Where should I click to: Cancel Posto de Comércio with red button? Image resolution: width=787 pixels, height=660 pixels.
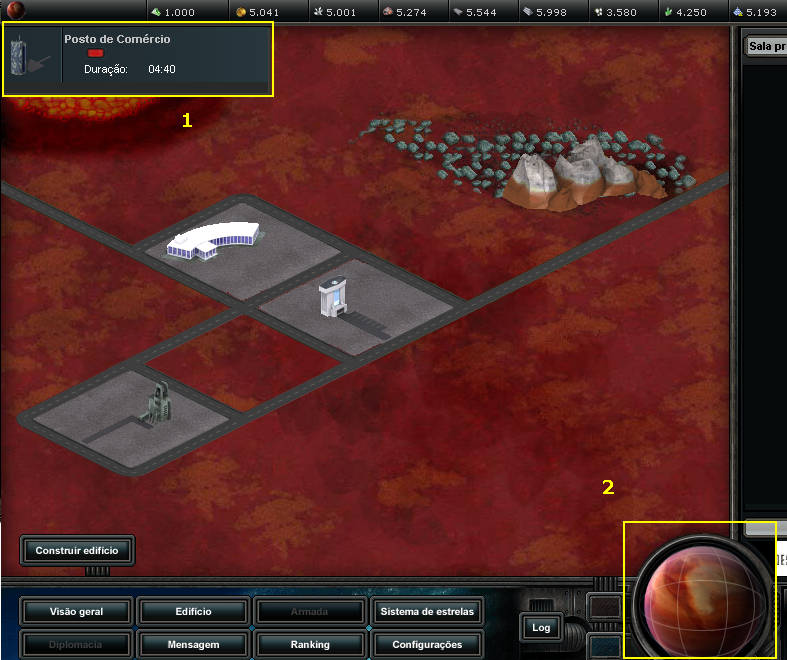[96, 53]
